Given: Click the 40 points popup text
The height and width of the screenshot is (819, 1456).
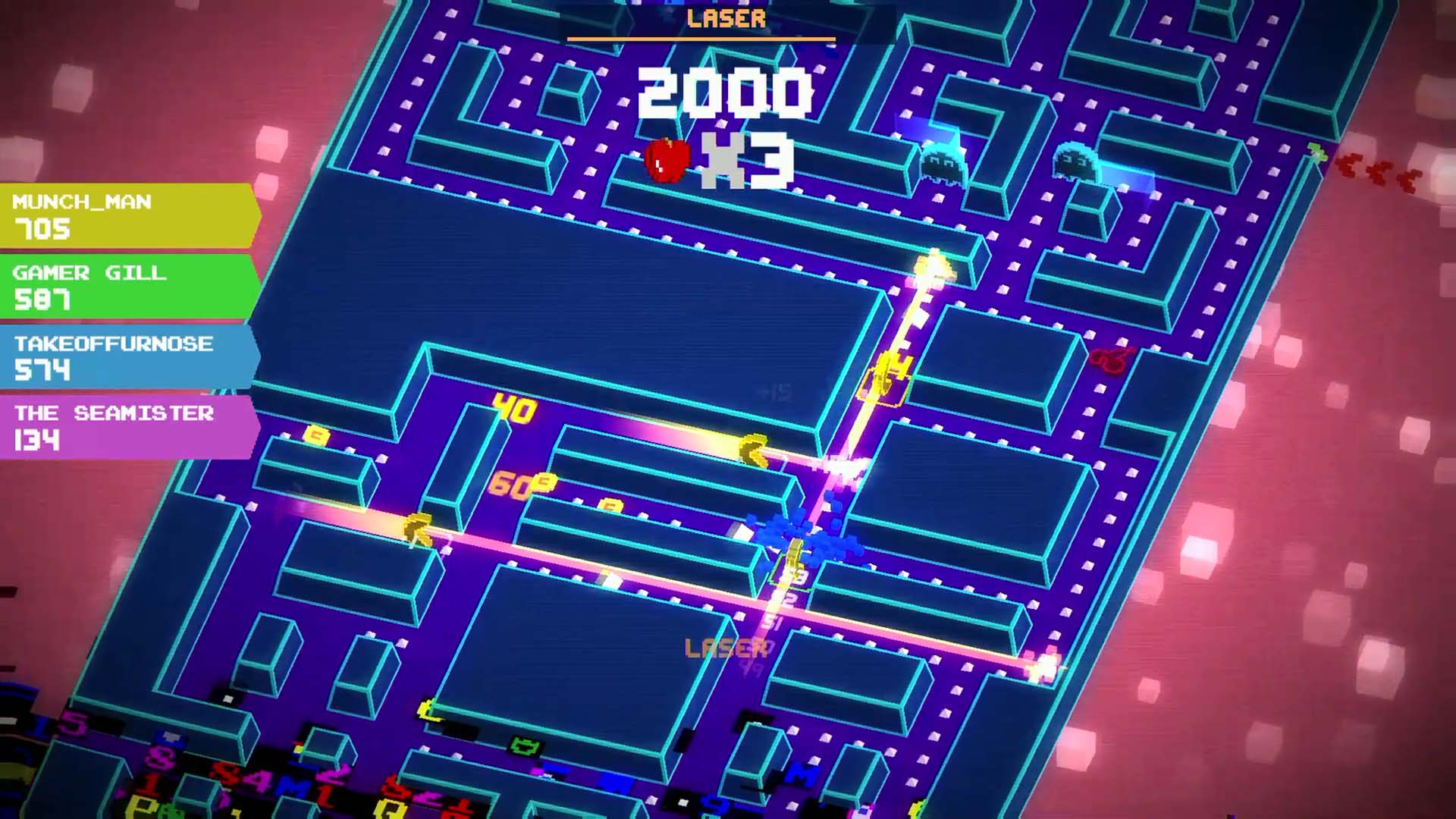Looking at the screenshot, I should coord(516,409).
